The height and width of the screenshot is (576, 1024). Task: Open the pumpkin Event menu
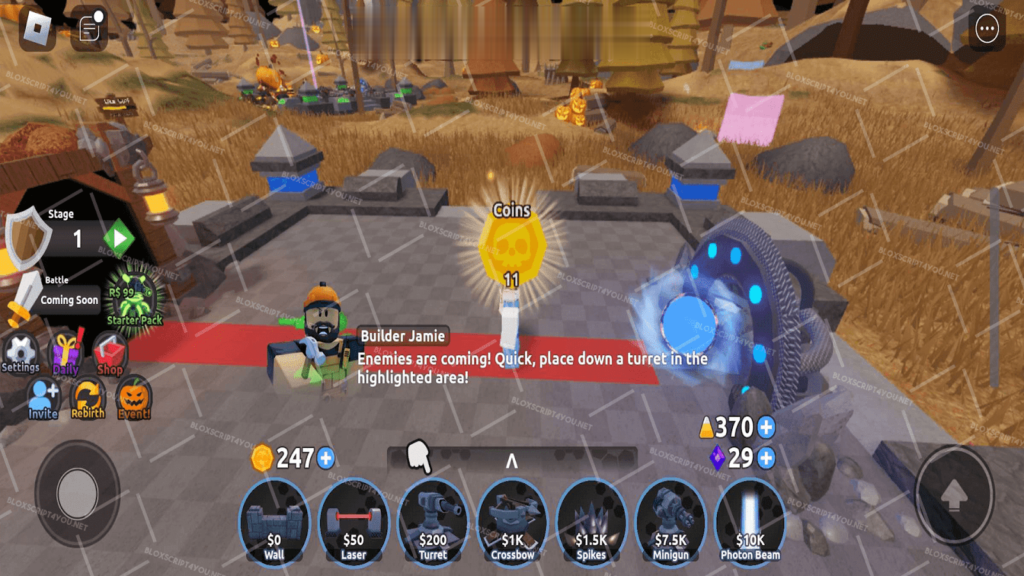pos(133,399)
